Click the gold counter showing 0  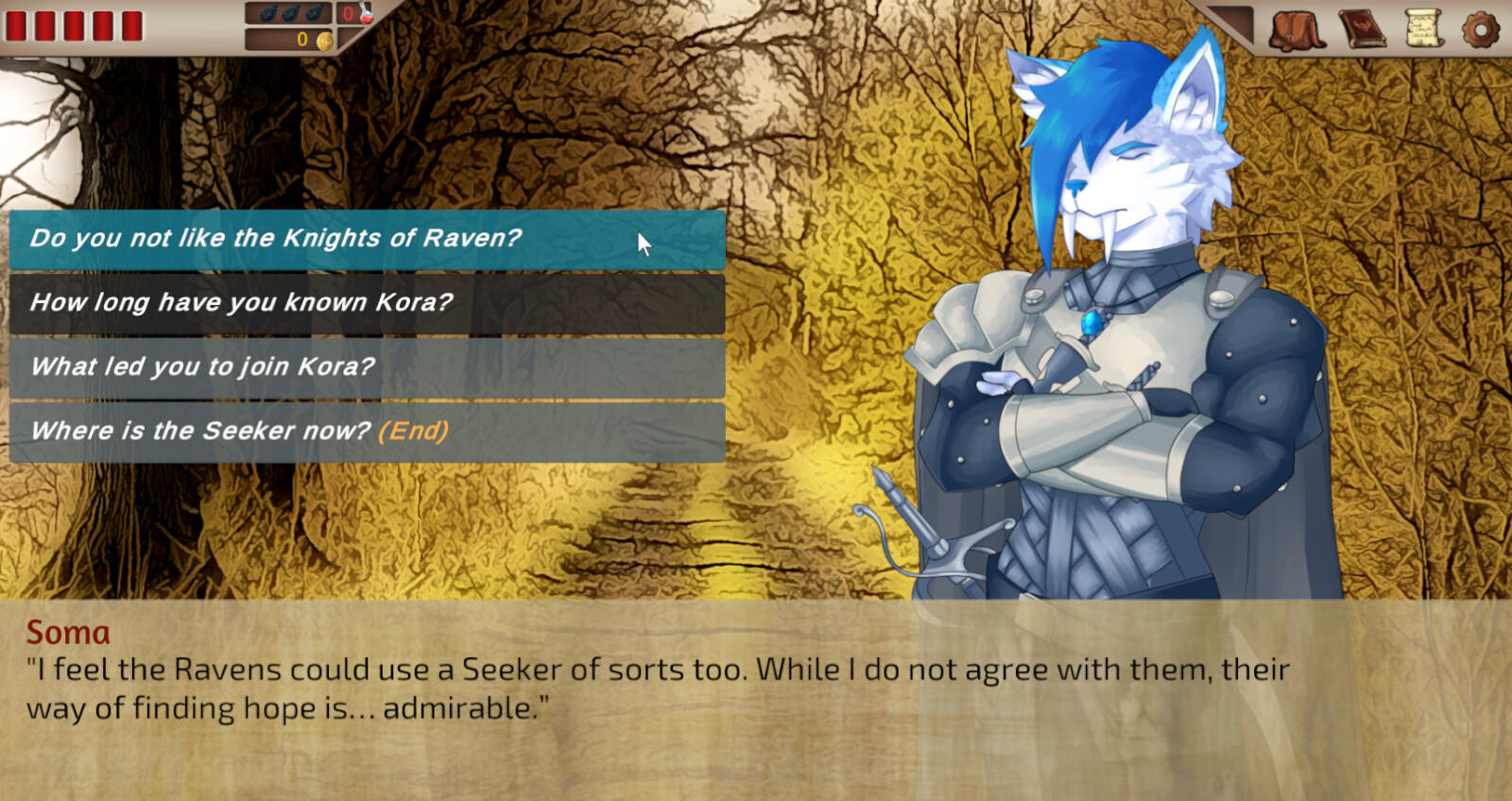point(301,41)
